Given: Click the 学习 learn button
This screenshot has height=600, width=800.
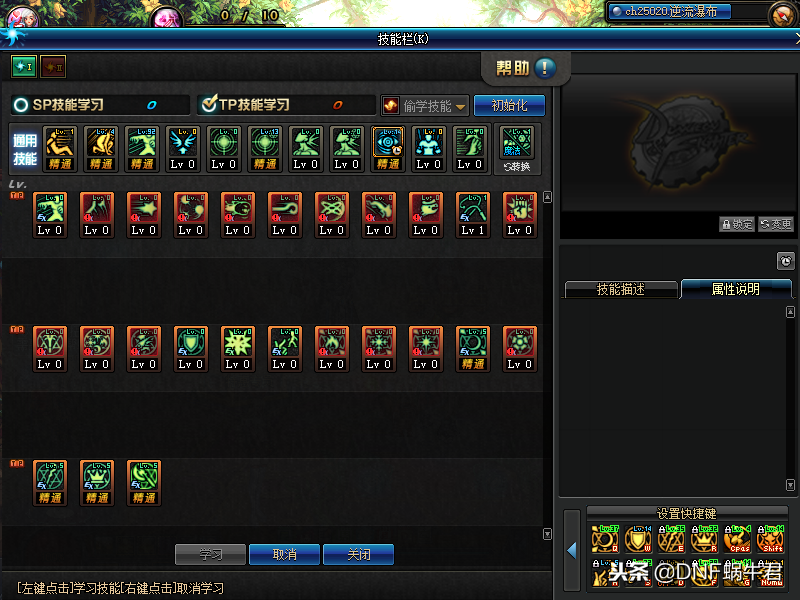Looking at the screenshot, I should pos(210,553).
